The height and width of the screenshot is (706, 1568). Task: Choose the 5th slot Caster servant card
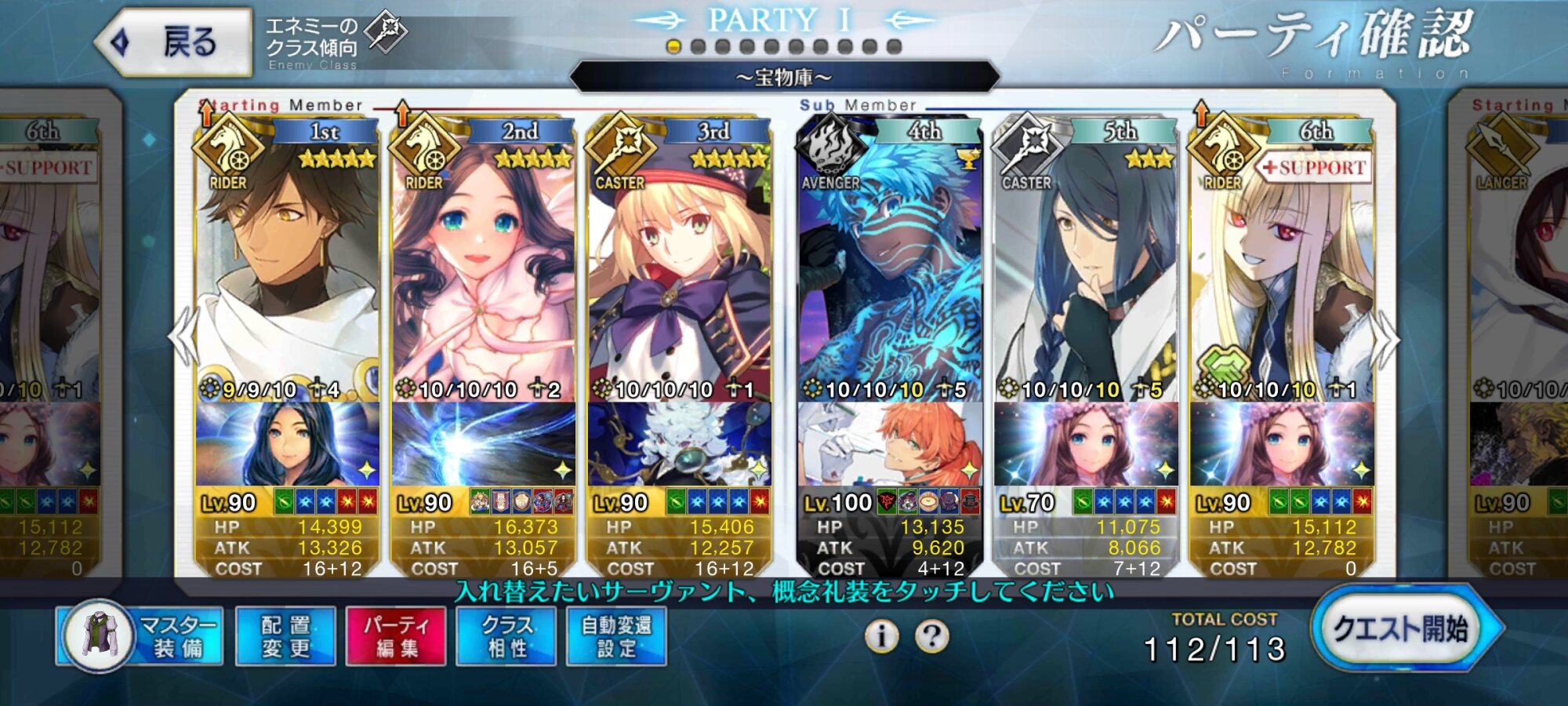tap(1086, 267)
